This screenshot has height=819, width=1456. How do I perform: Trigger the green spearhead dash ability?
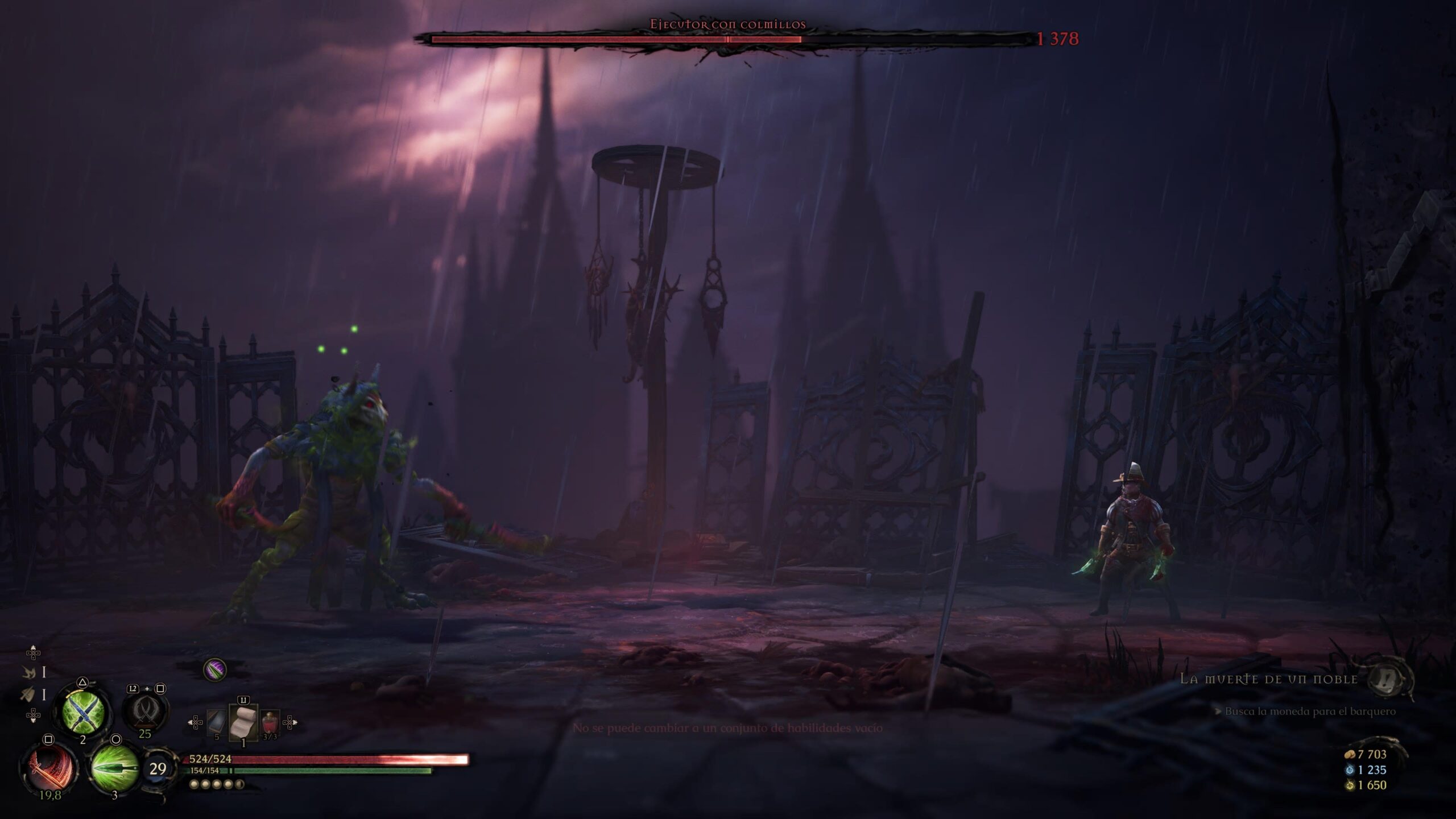point(115,768)
